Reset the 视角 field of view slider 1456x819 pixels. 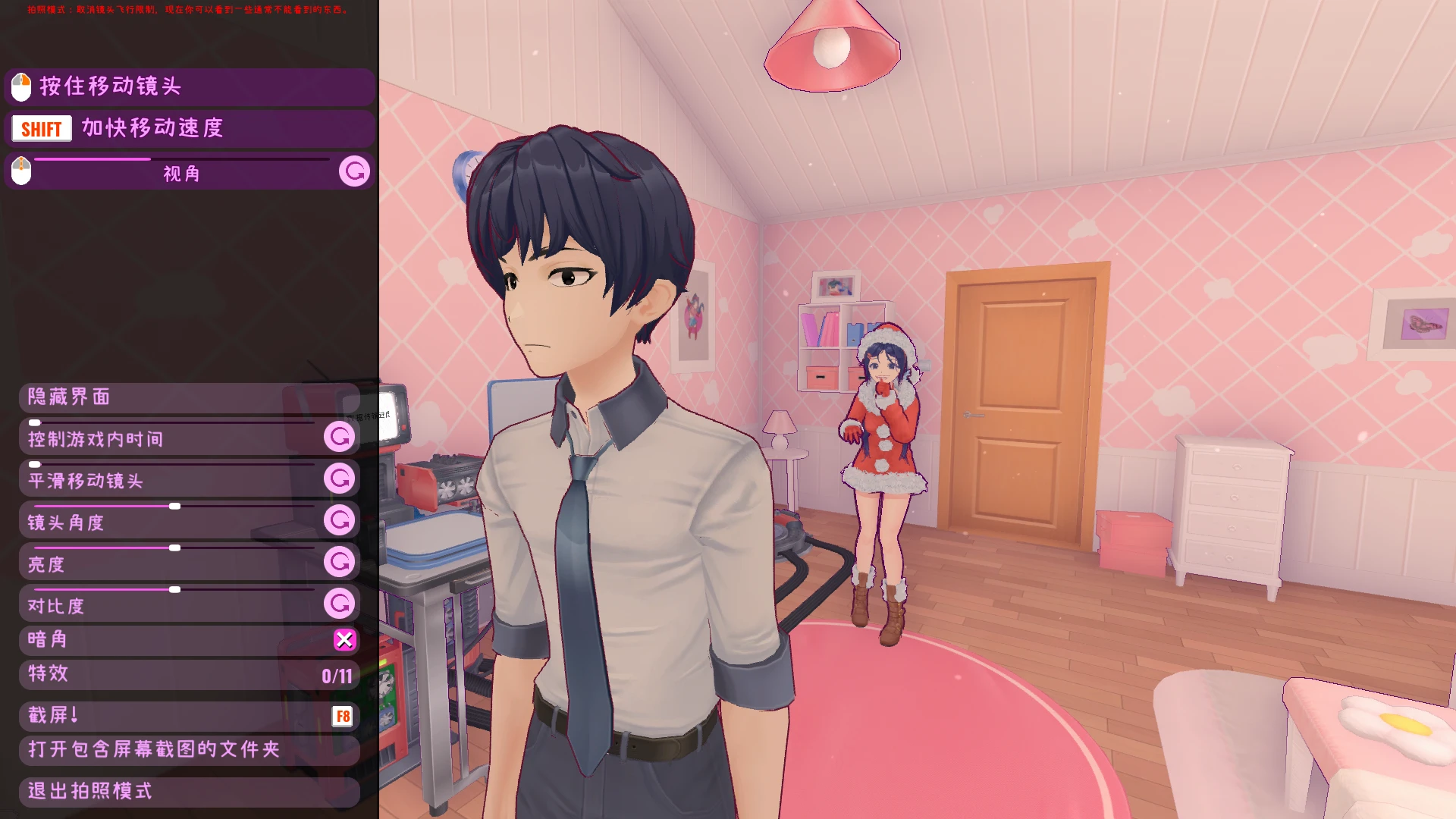[354, 171]
